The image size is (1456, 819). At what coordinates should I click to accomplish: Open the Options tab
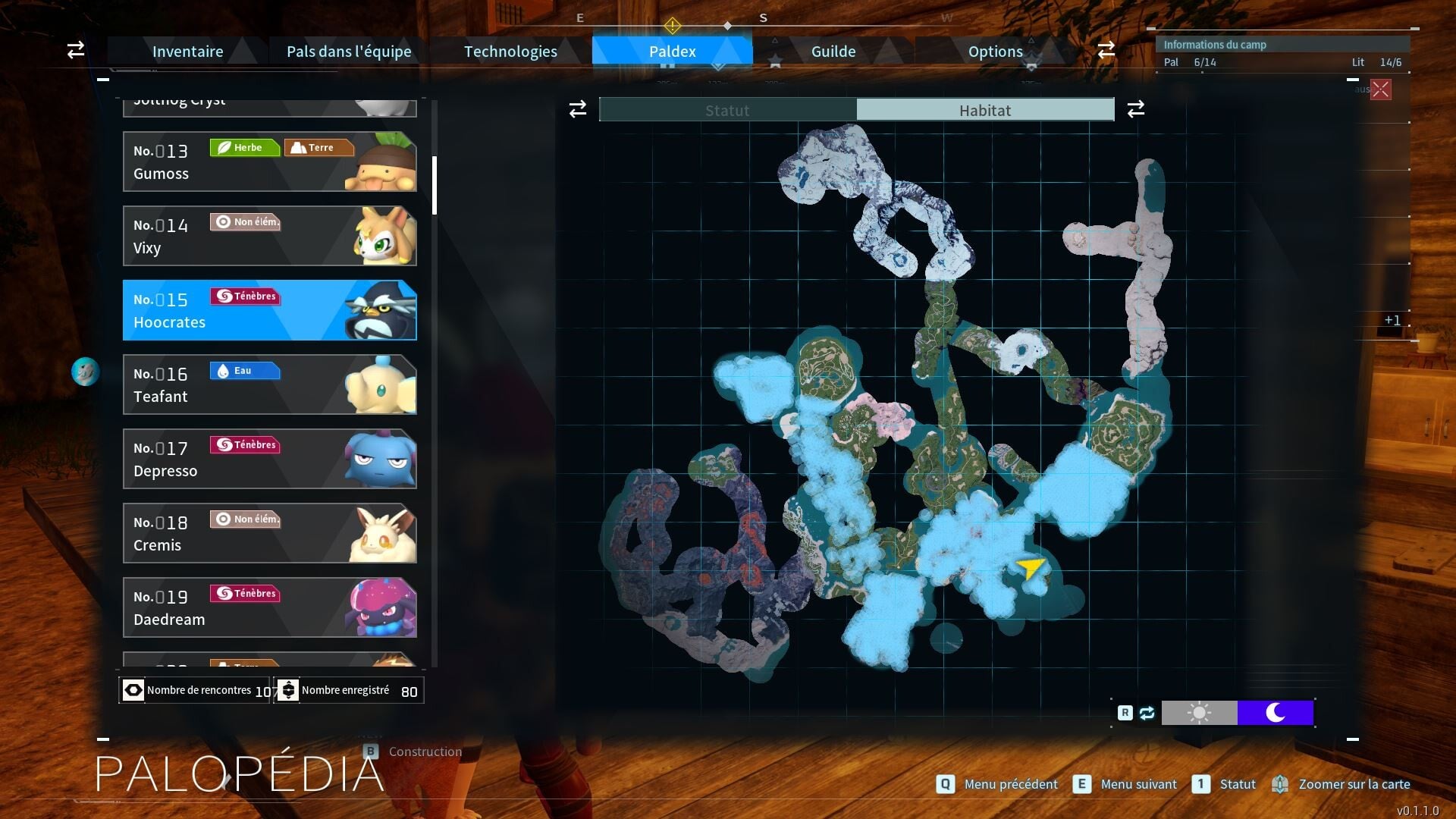[x=995, y=52]
